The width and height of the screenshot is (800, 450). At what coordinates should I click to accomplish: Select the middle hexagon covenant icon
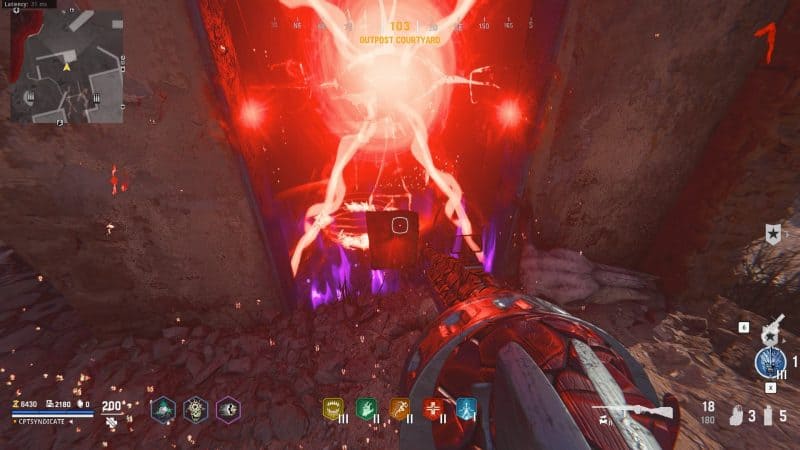(x=196, y=408)
